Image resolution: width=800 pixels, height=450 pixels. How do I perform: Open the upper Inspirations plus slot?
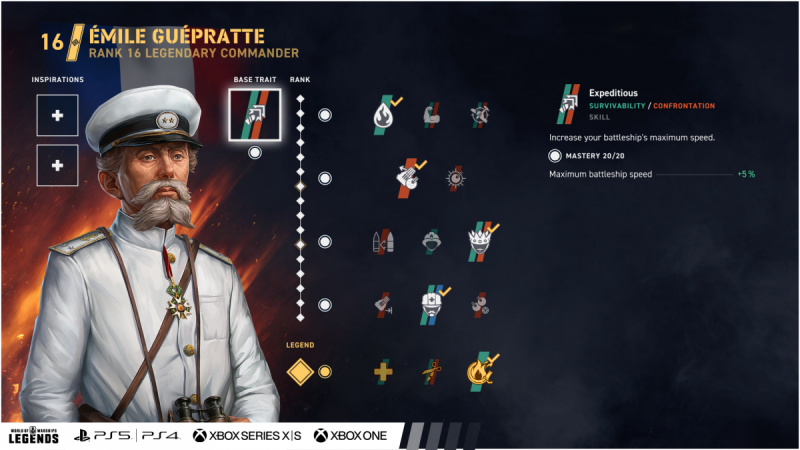(x=57, y=116)
